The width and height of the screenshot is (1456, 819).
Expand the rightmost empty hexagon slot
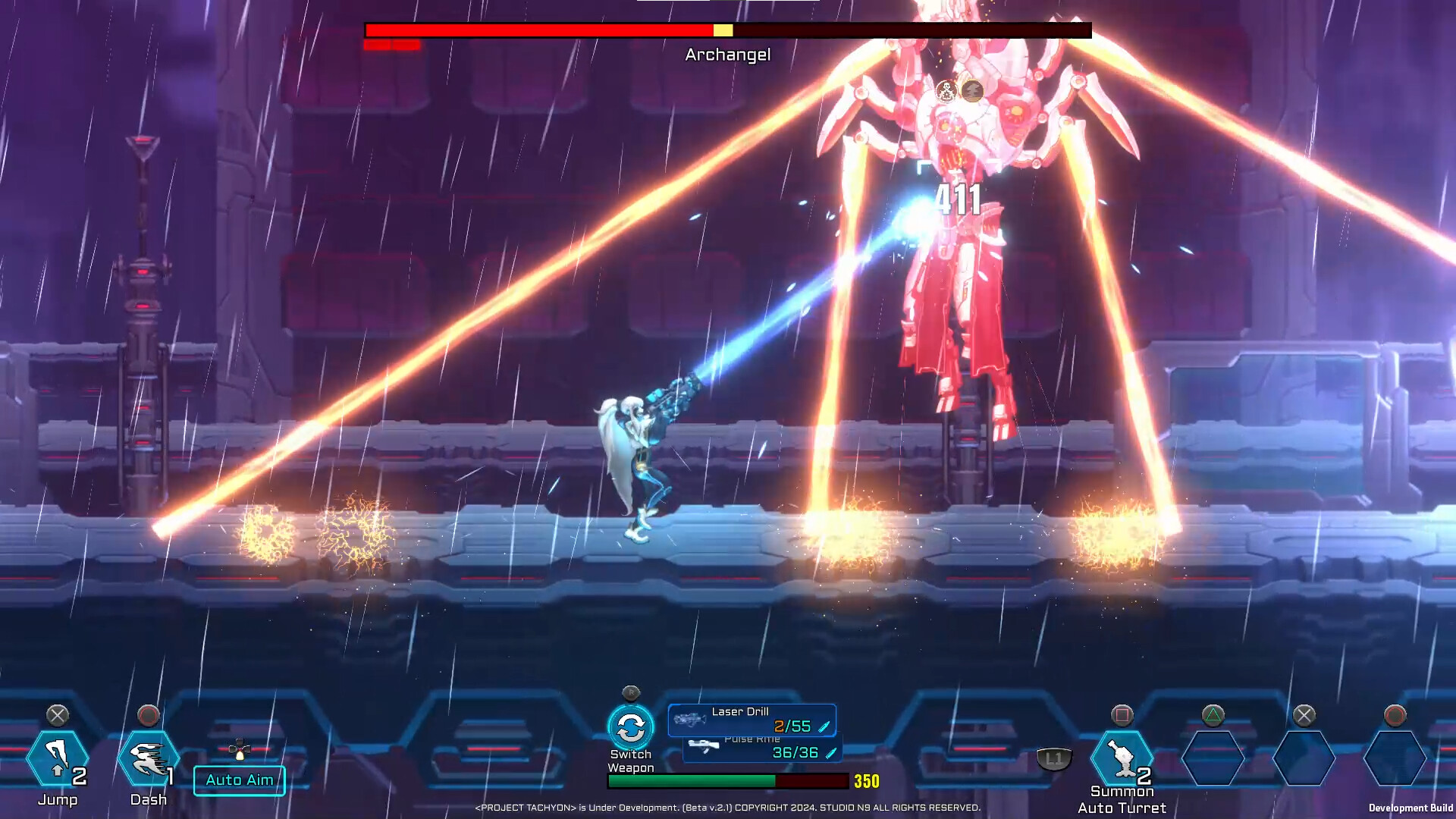point(1395,758)
